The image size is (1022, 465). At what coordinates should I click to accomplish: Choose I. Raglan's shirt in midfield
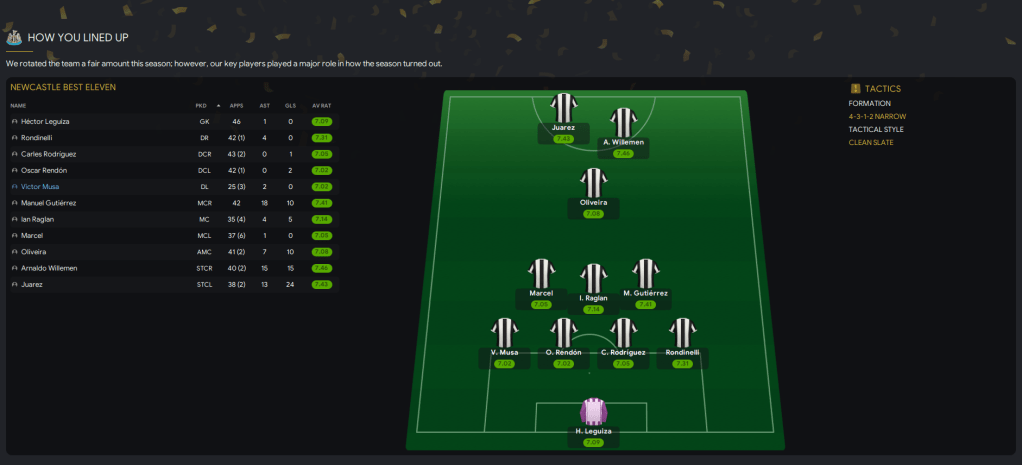point(594,279)
